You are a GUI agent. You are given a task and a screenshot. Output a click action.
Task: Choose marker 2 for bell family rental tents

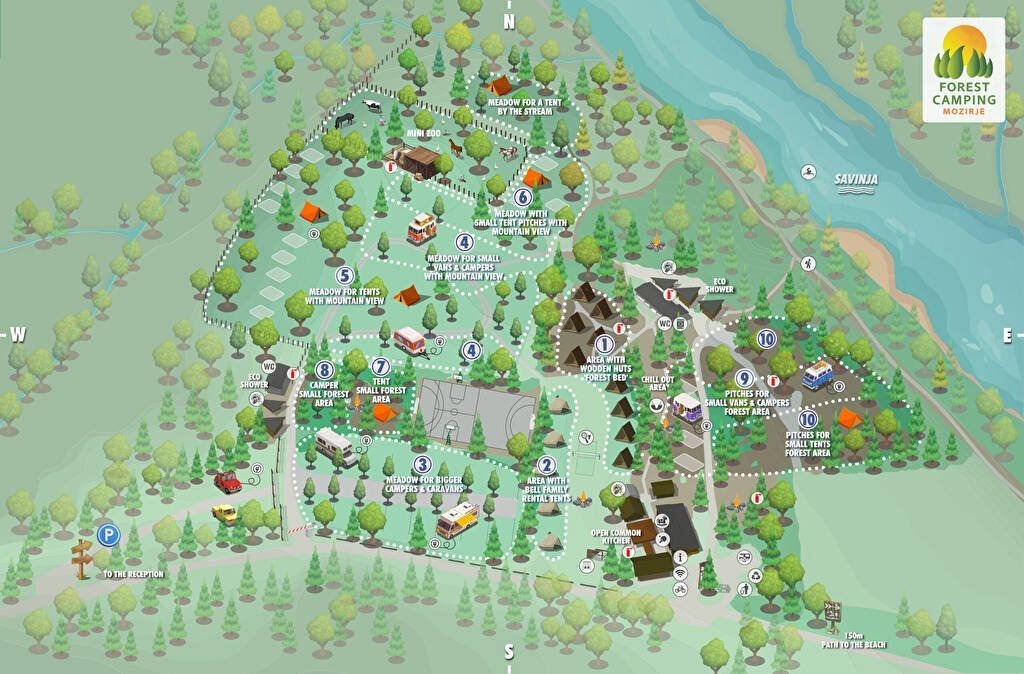[546, 465]
